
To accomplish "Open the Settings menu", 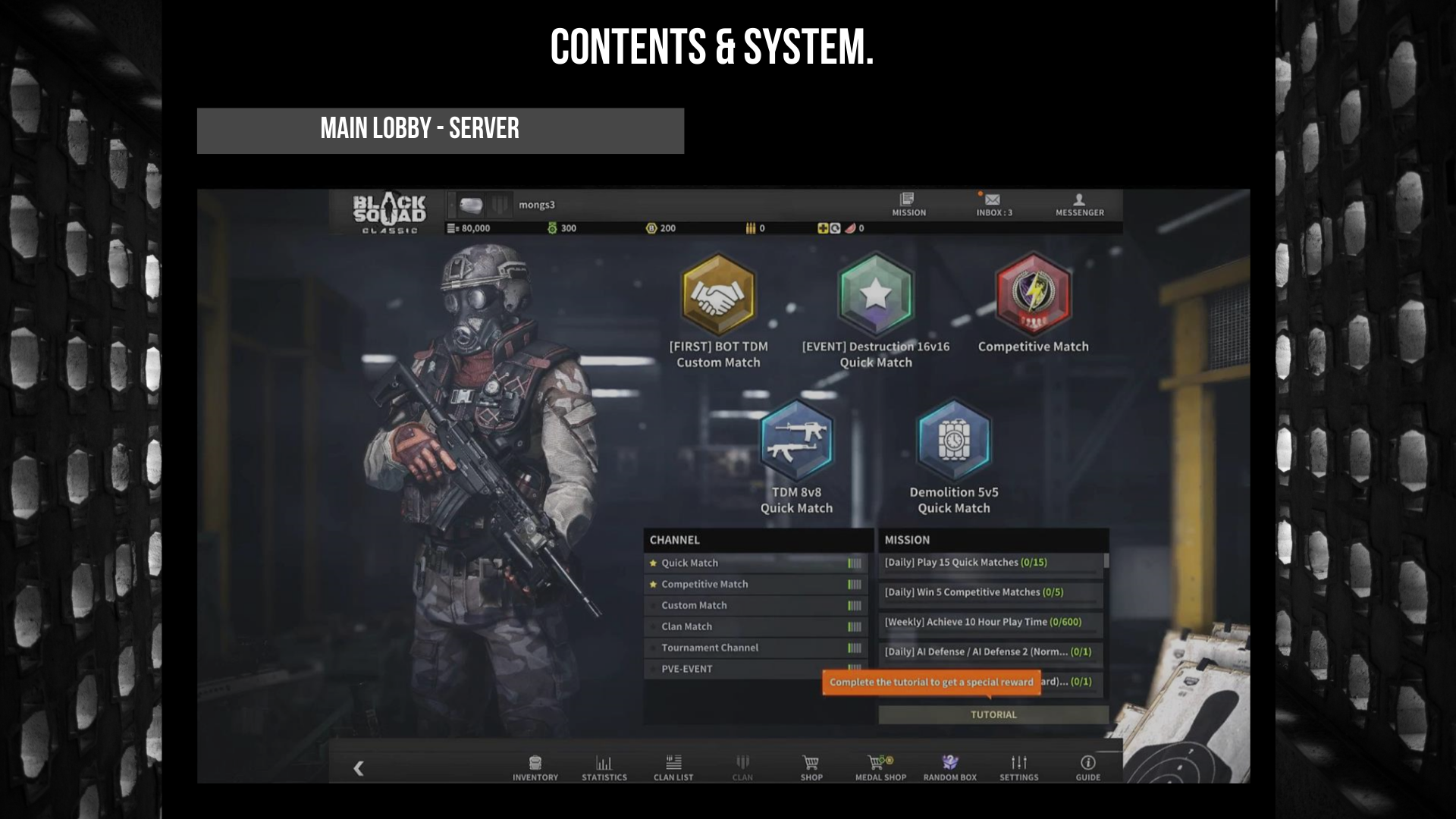I will click(x=1018, y=767).
